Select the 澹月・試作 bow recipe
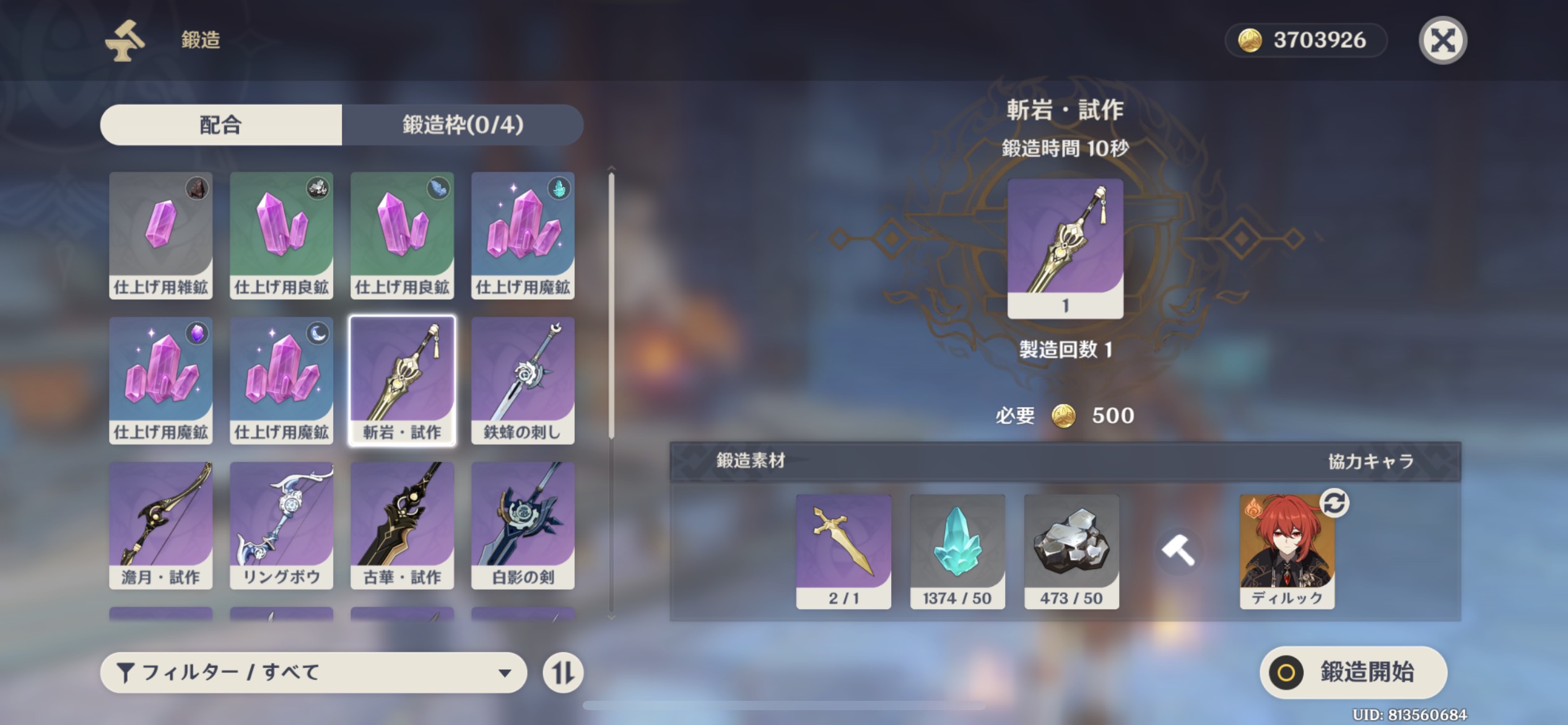The height and width of the screenshot is (725, 1568). click(x=161, y=525)
